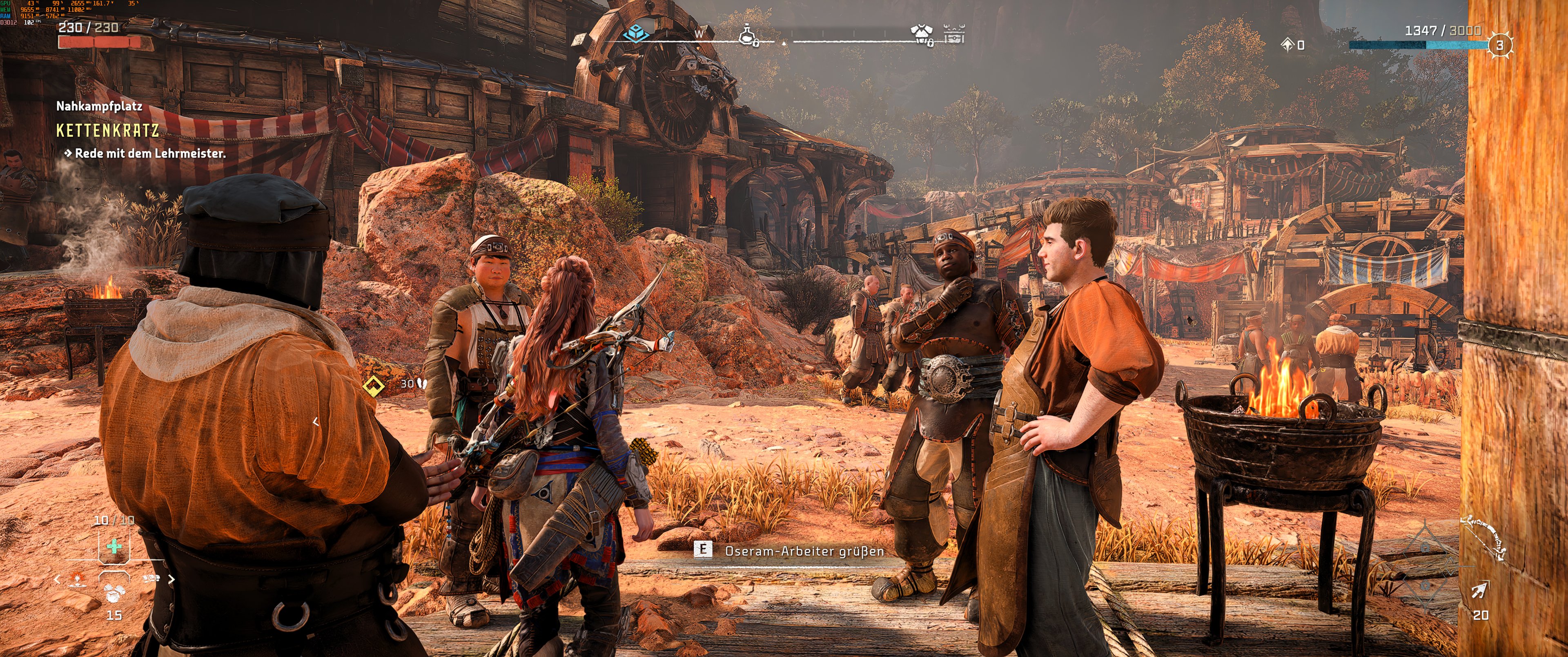
Task: Click the blue cube marker on the compass
Action: coord(636,32)
